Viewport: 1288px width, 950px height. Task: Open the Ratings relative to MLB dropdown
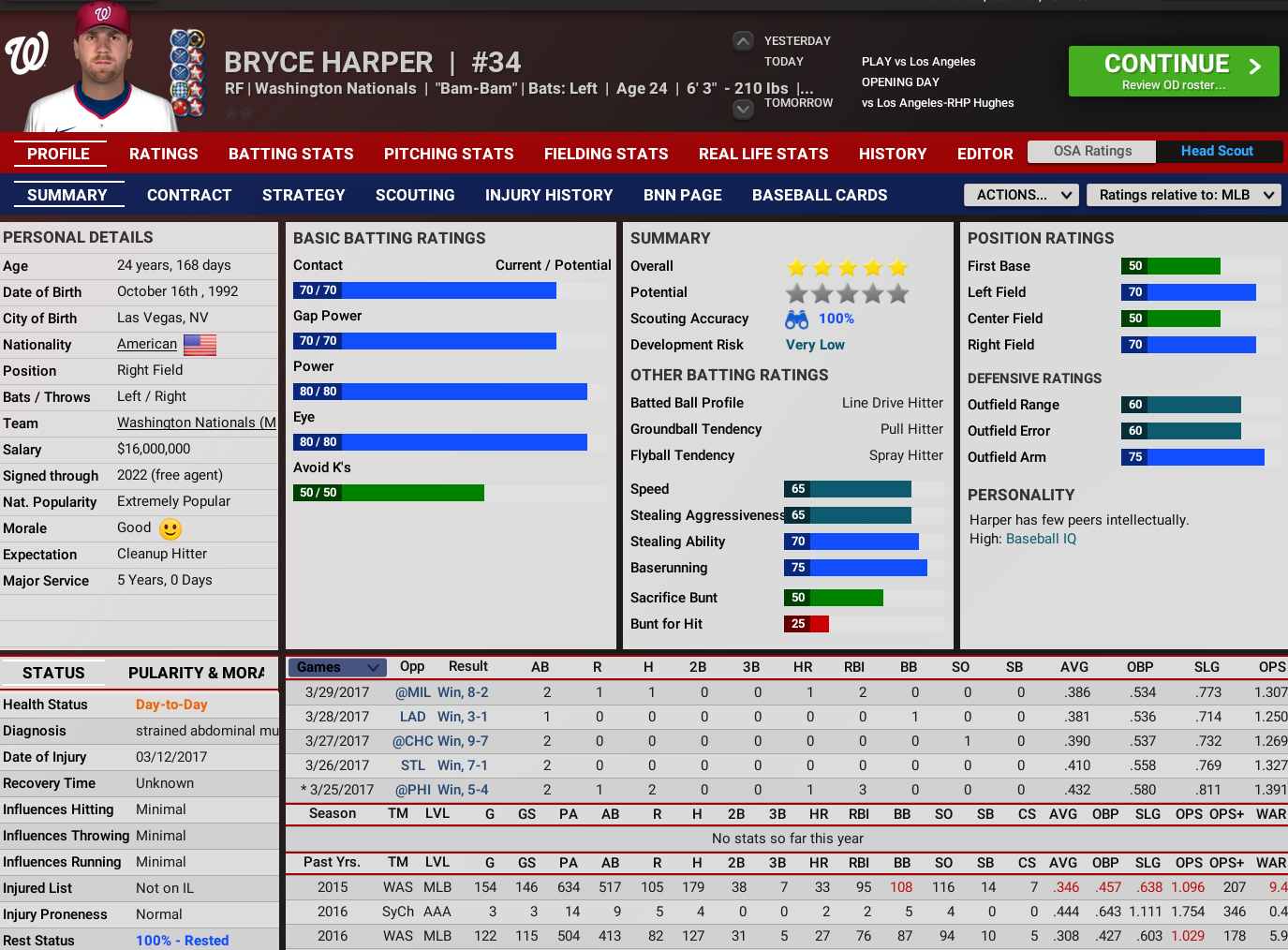point(1183,195)
